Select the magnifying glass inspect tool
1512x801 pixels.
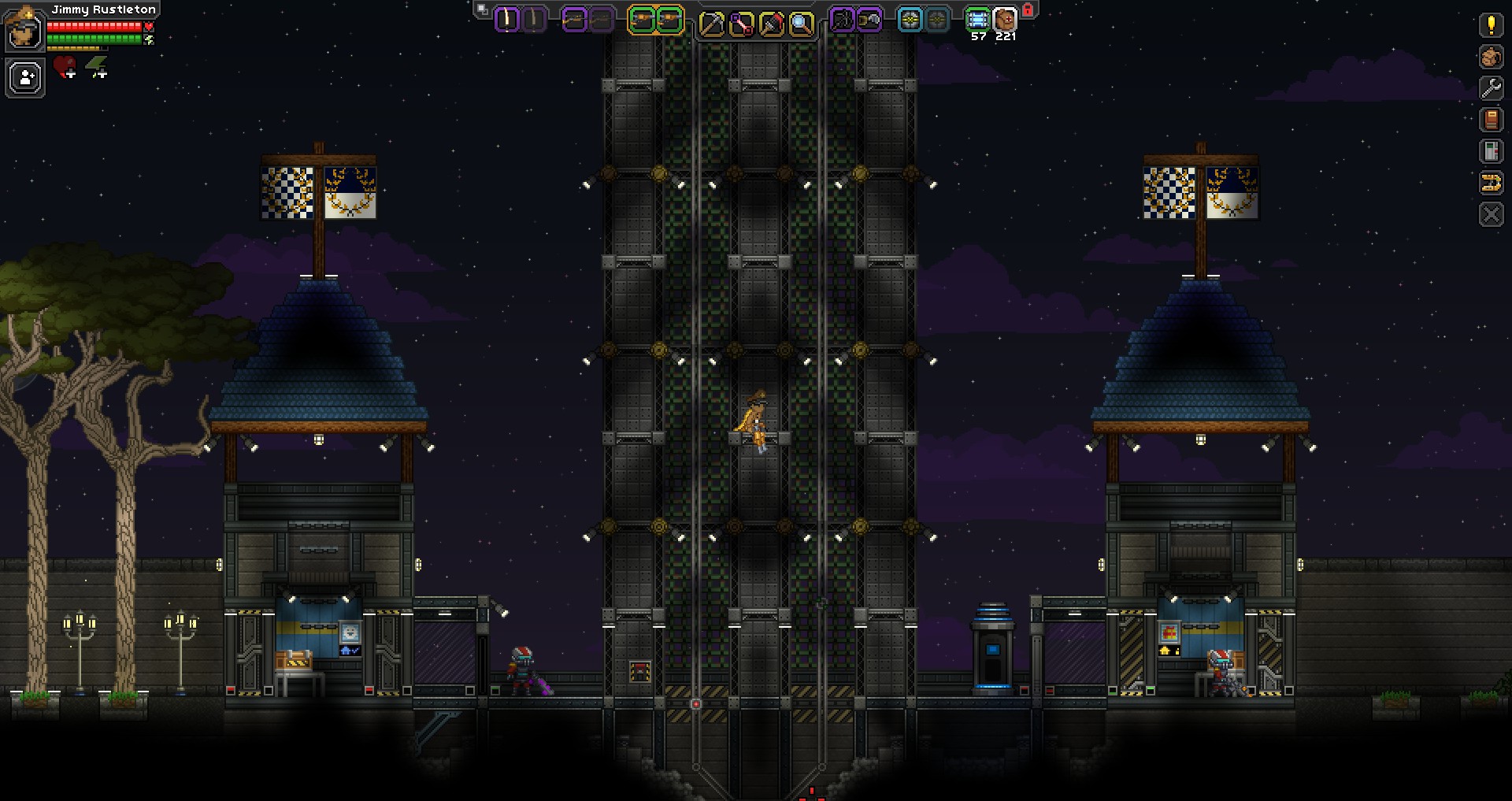click(801, 24)
